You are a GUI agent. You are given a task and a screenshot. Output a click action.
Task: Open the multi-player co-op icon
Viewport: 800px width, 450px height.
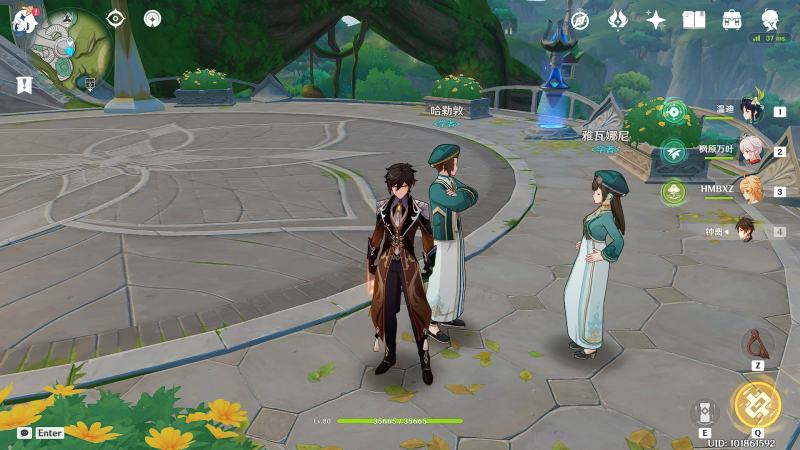point(152,18)
